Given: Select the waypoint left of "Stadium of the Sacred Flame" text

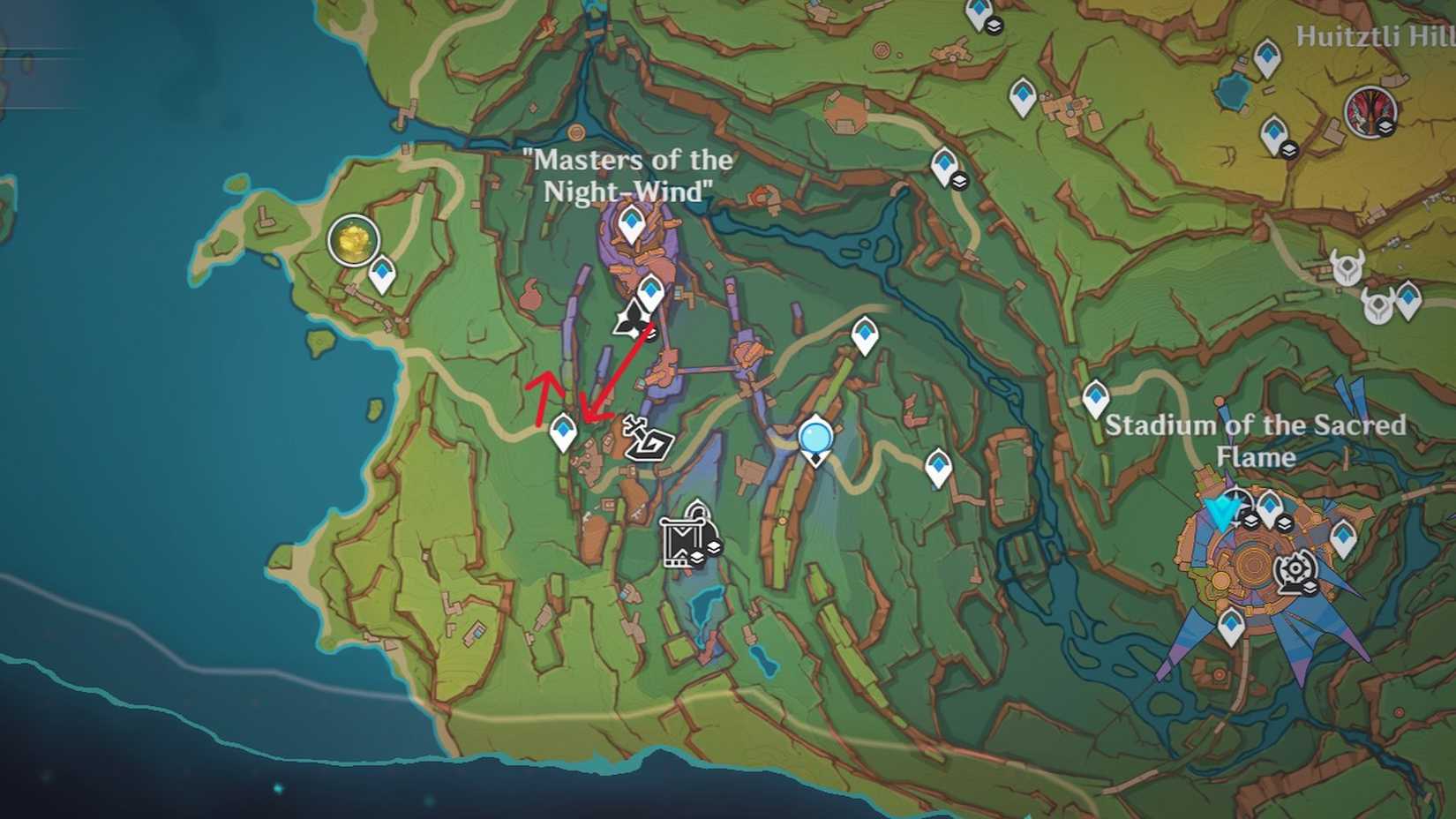Looking at the screenshot, I should point(1094,397).
